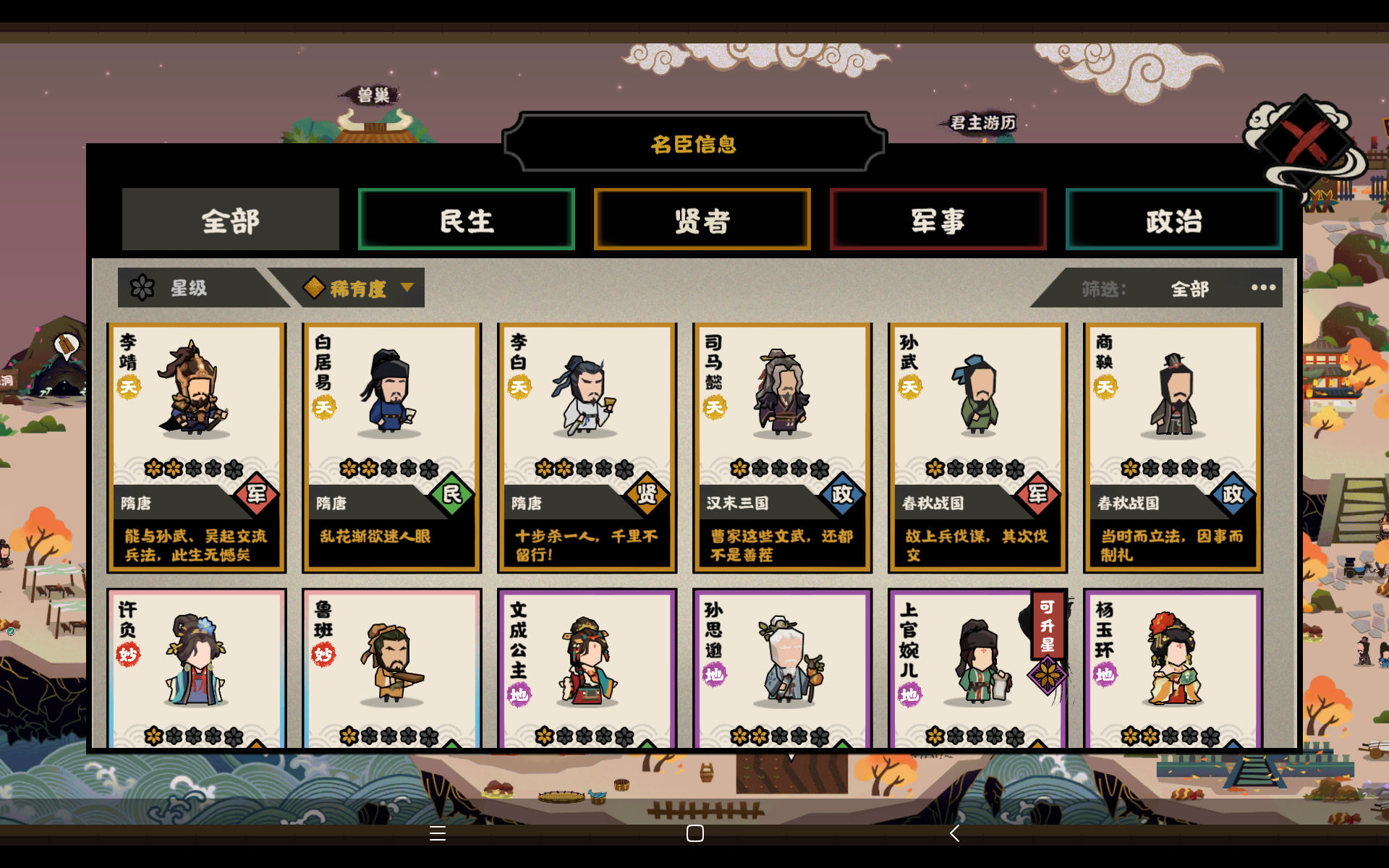Open the 君主游历 label on the map
Viewport: 1389px width, 868px height.
pyautogui.click(x=982, y=123)
